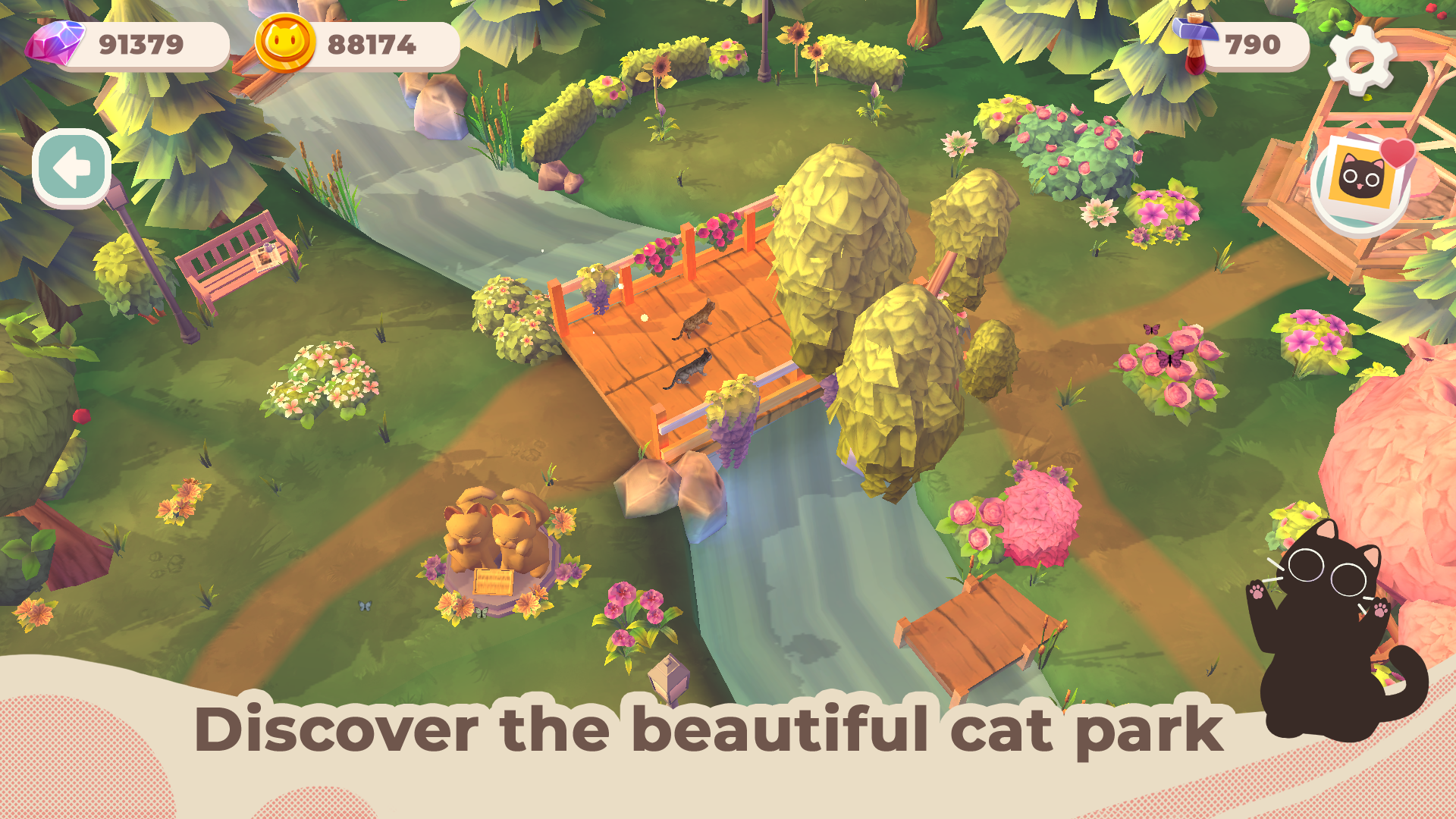Click the 88174 coin balance
The height and width of the screenshot is (819, 1456).
(372, 44)
